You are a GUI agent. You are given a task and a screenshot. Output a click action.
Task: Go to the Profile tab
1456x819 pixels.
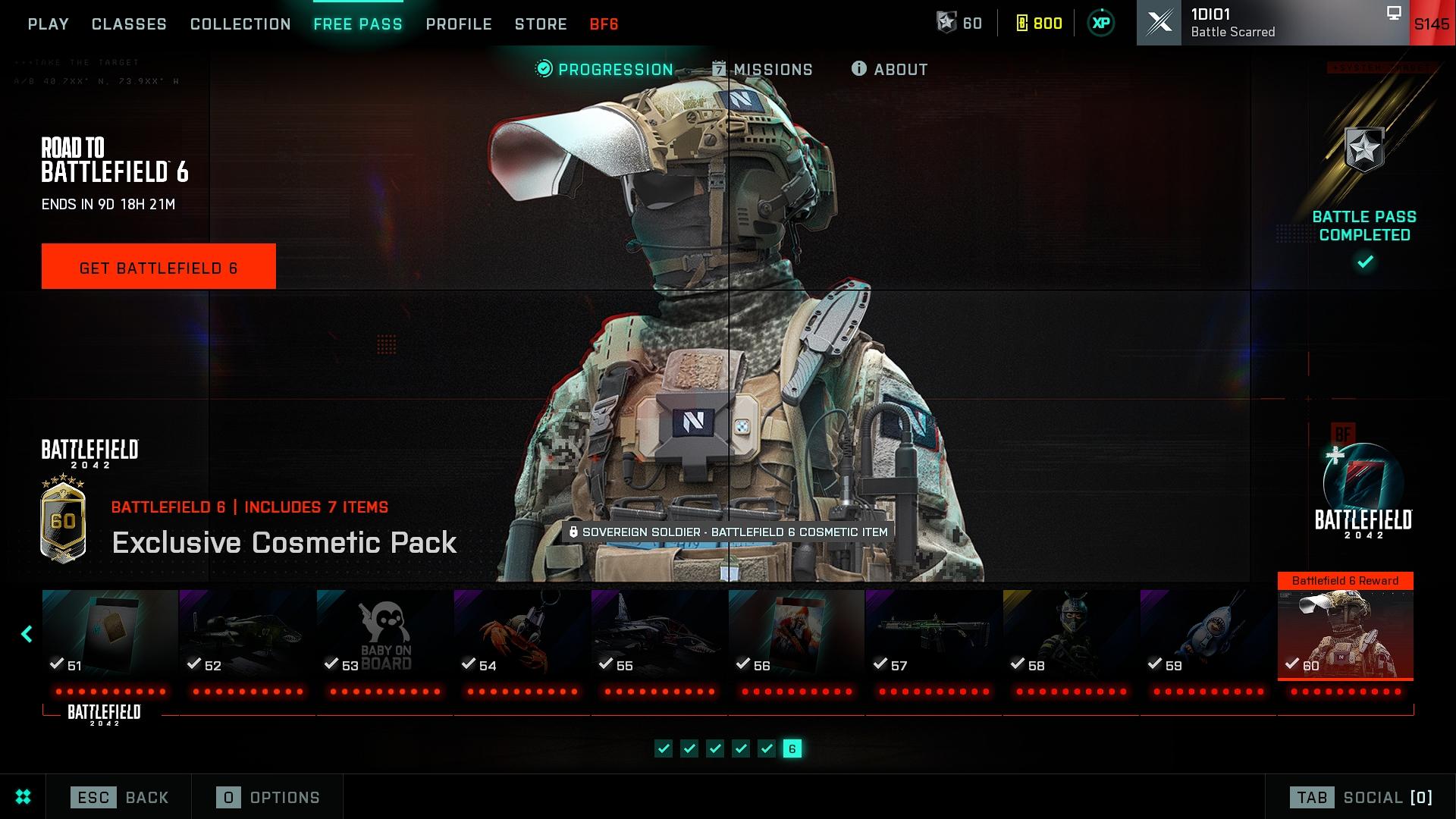pyautogui.click(x=459, y=24)
